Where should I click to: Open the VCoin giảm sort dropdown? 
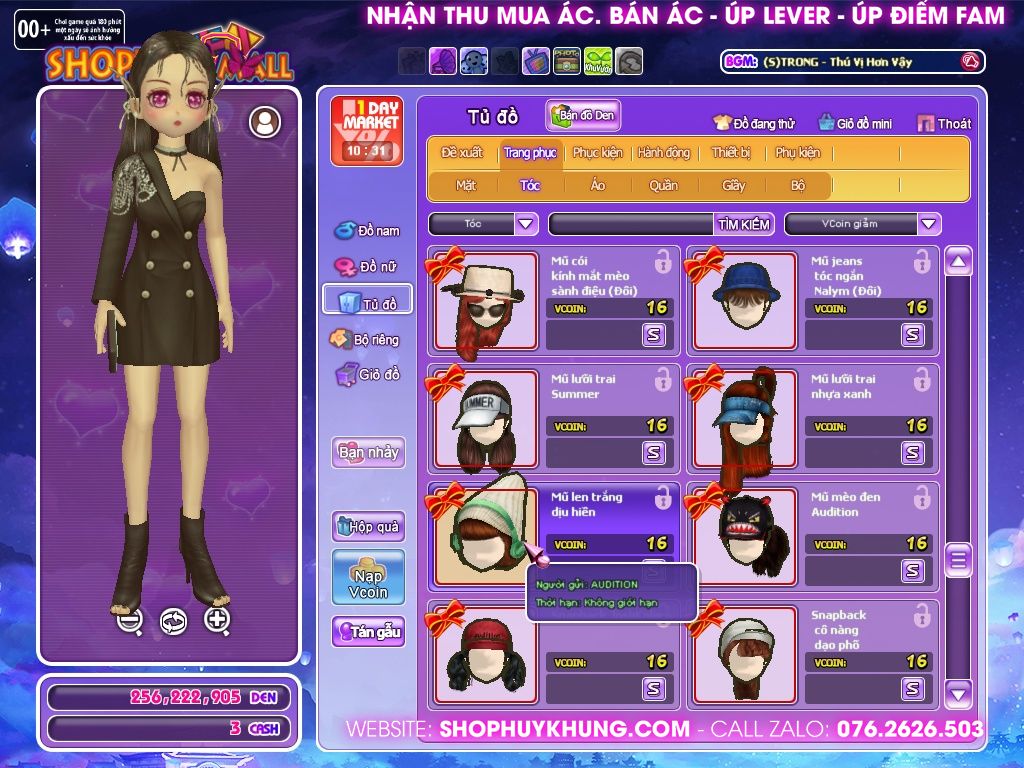pyautogui.click(x=929, y=224)
